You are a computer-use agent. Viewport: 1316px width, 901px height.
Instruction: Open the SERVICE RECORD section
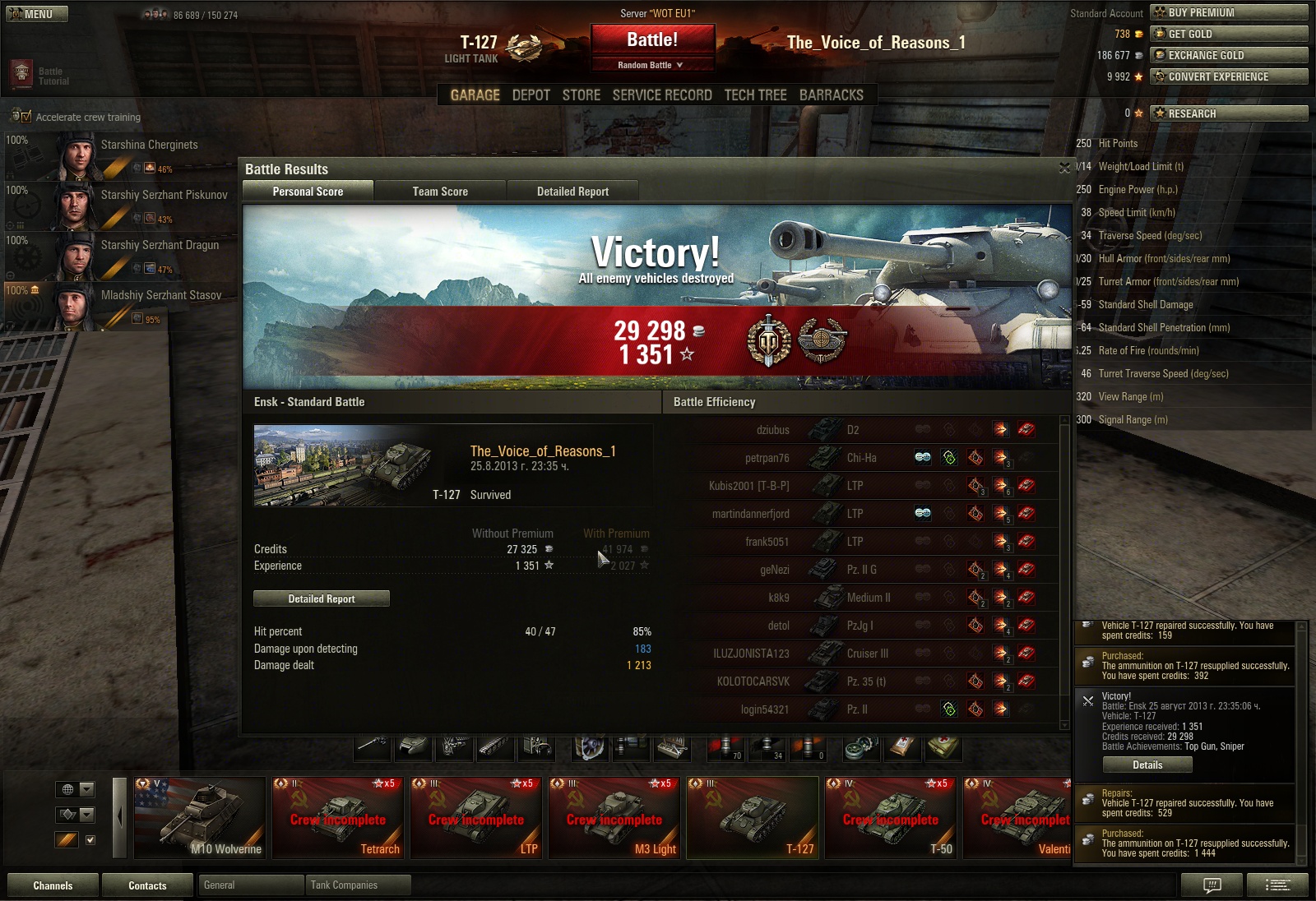click(x=662, y=95)
